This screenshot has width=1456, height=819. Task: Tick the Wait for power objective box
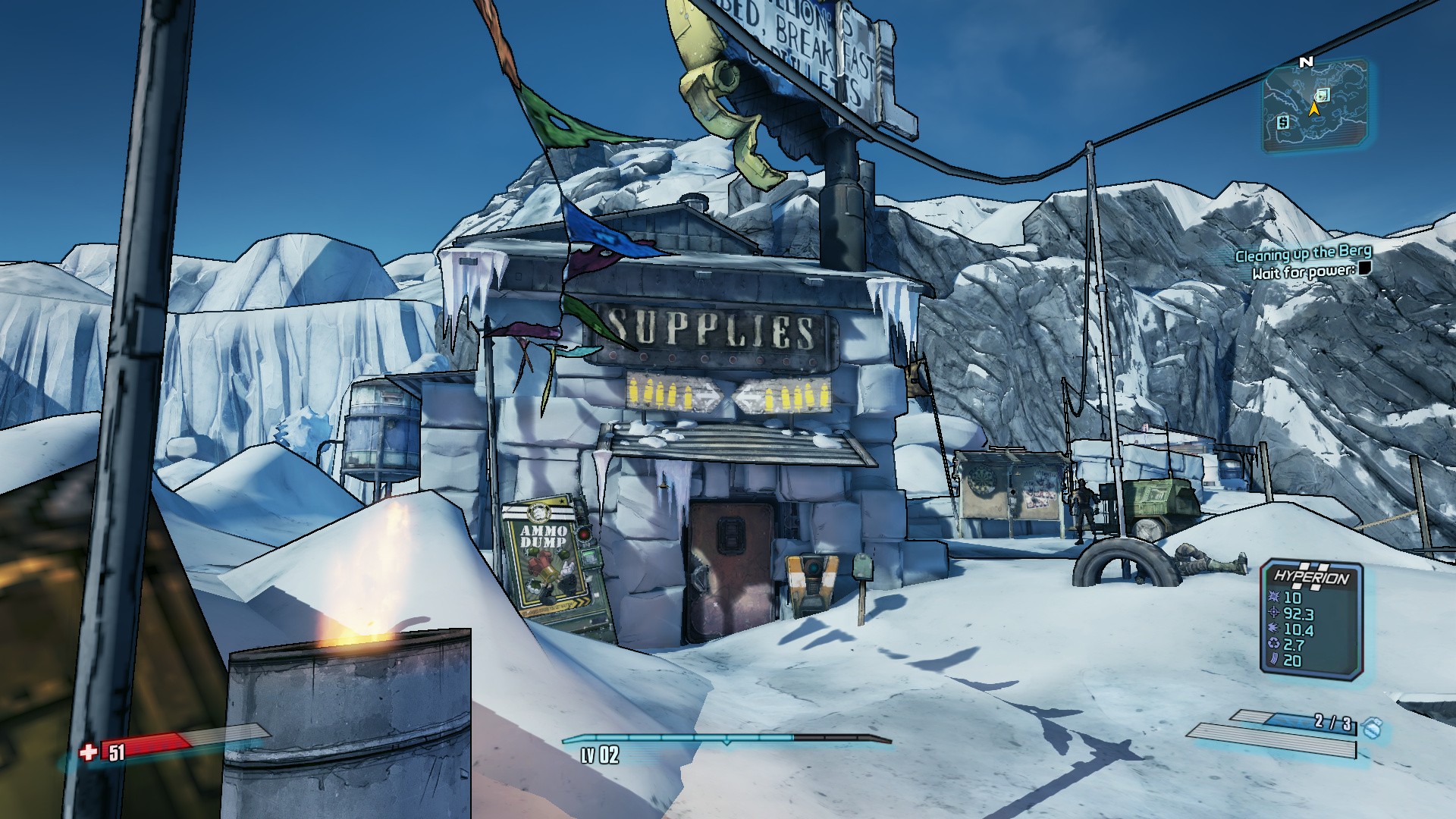point(1365,268)
